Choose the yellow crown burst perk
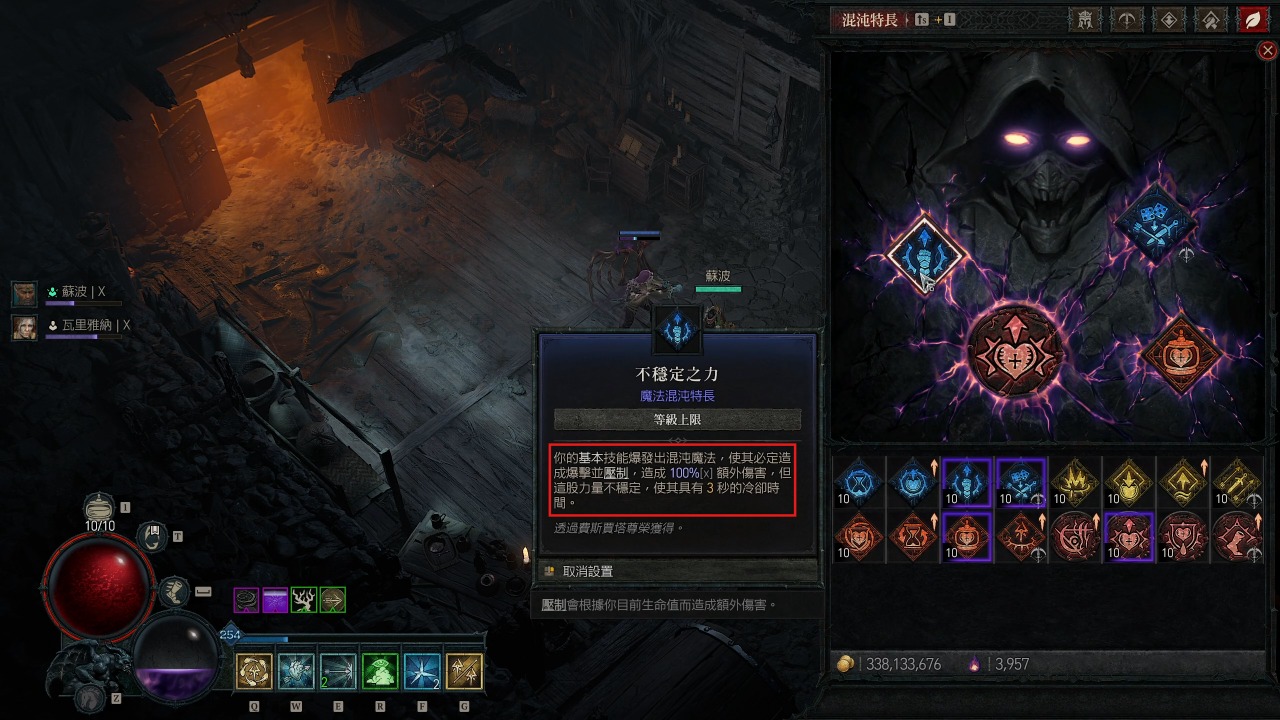The height and width of the screenshot is (720, 1280). coord(1074,483)
